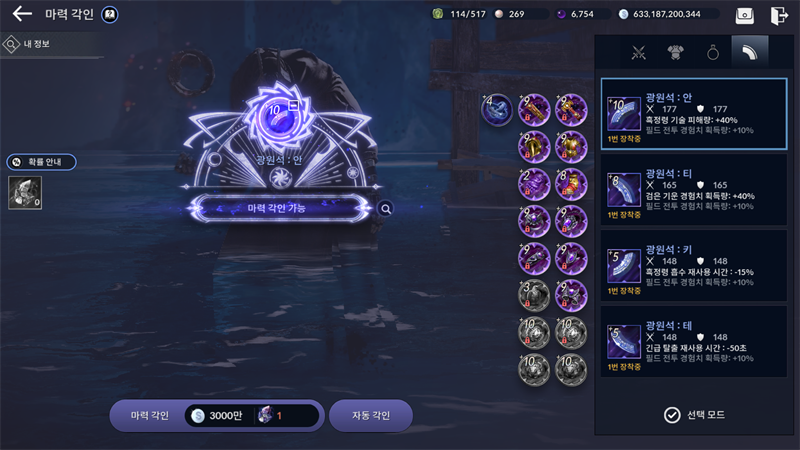Show the 확률 안내 probability info
The image size is (800, 450).
click(42, 162)
